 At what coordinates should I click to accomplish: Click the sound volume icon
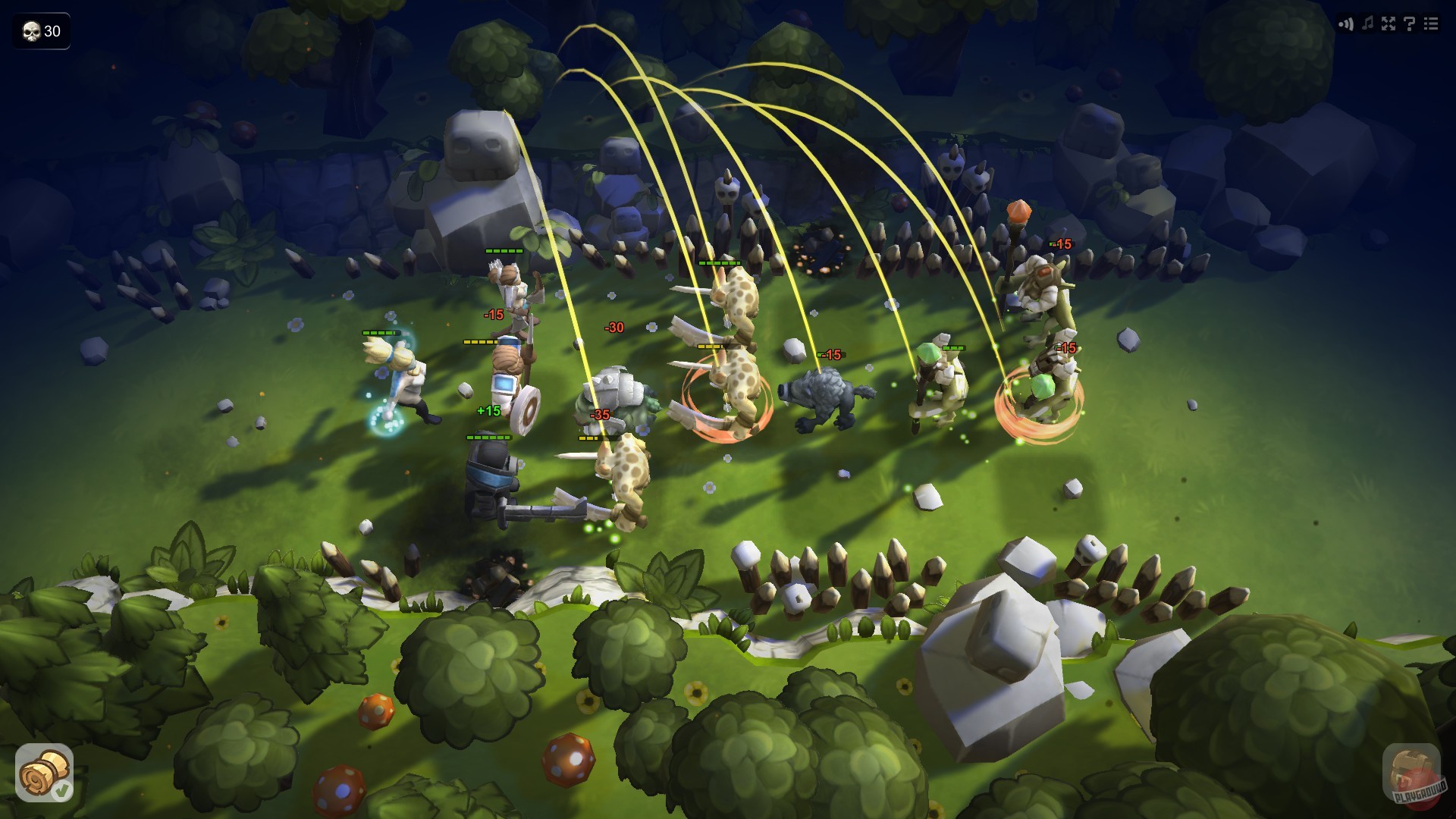pos(1345,24)
